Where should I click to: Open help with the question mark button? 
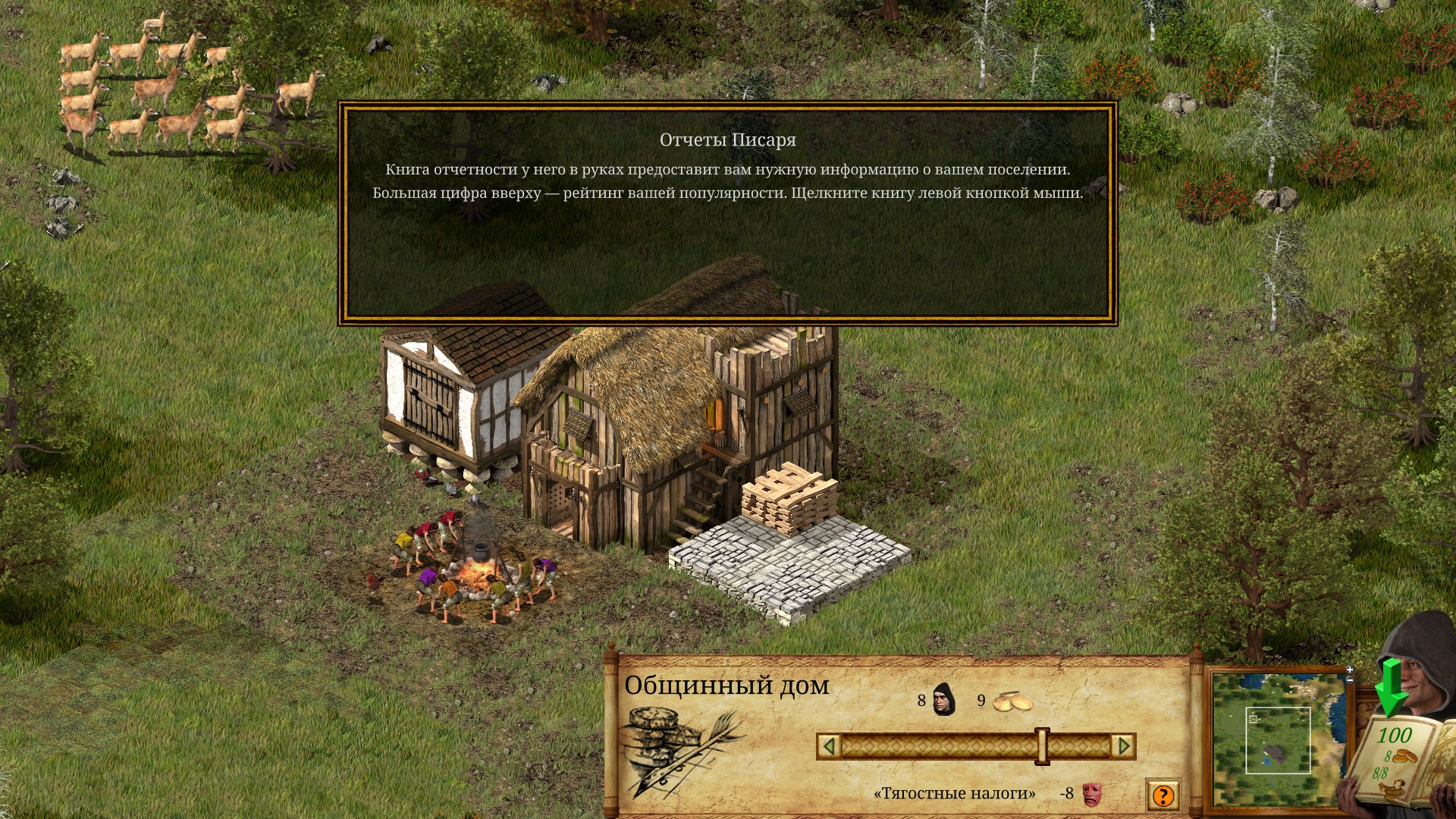pyautogui.click(x=1163, y=795)
